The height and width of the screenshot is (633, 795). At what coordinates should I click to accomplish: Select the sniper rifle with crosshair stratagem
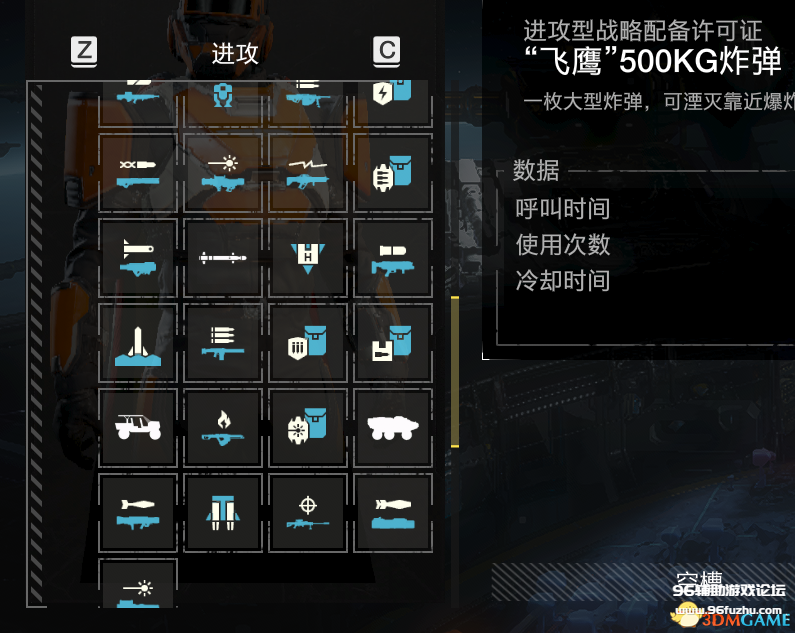pos(307,512)
